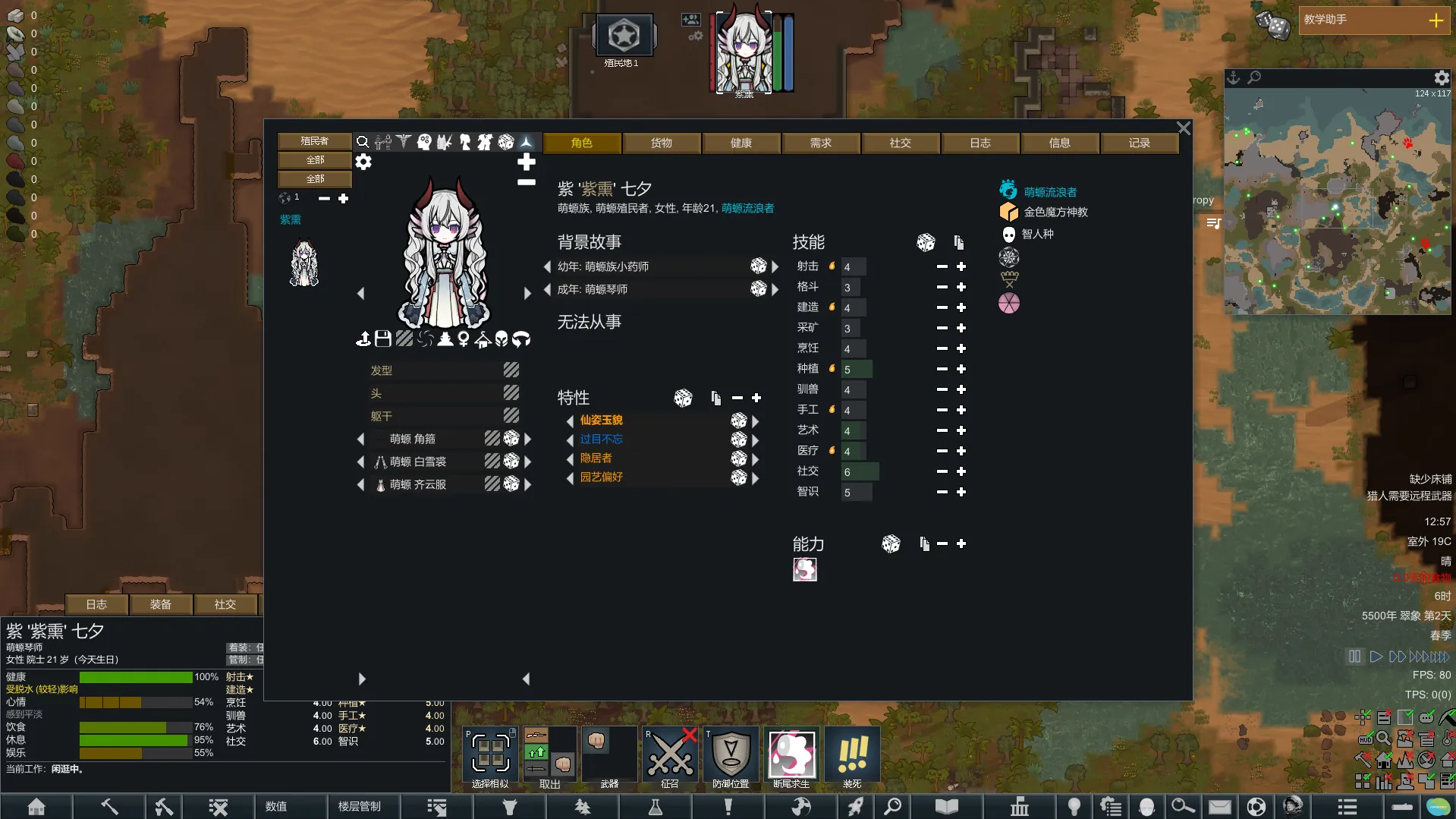The height and width of the screenshot is (819, 1456).
Task: Pause the game speed control
Action: 1354,657
